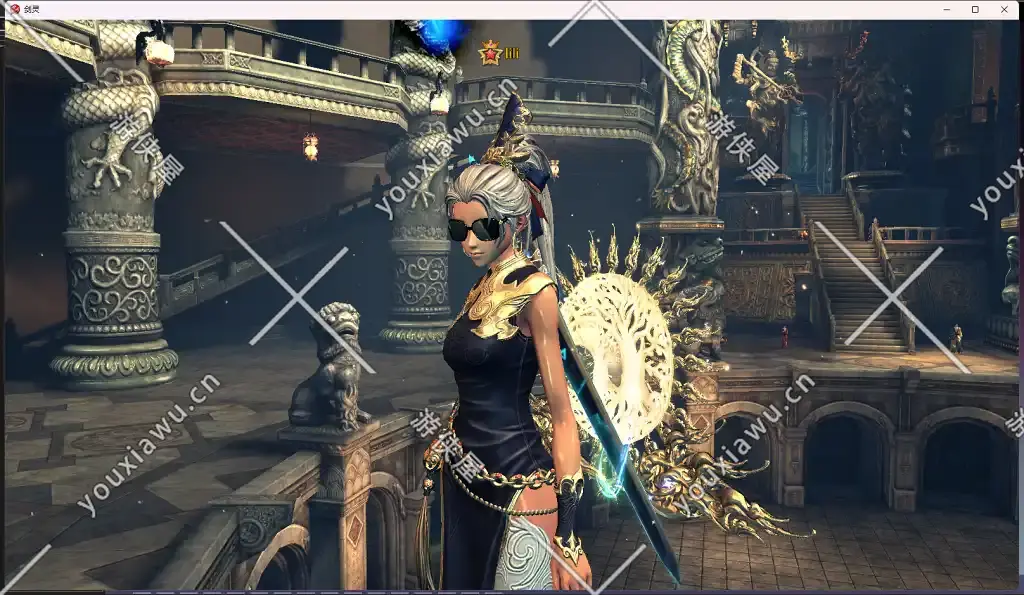Viewport: 1024px width, 595px height.
Task: Minimize the game window
Action: pyautogui.click(x=946, y=9)
